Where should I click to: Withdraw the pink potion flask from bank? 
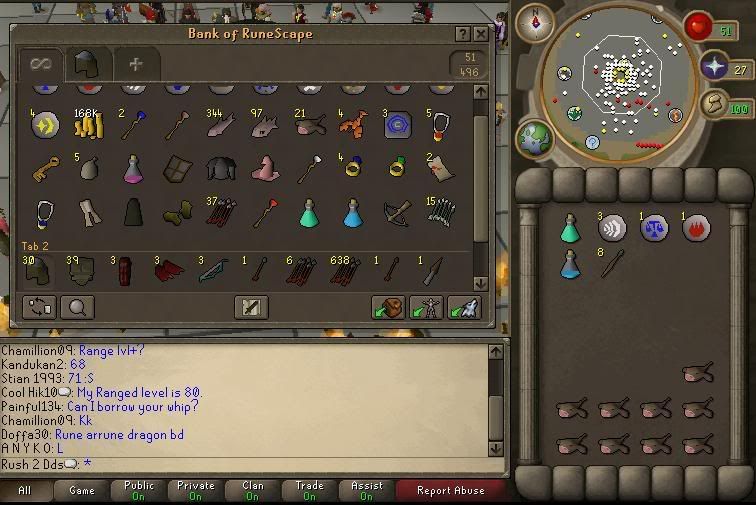pyautogui.click(x=132, y=169)
